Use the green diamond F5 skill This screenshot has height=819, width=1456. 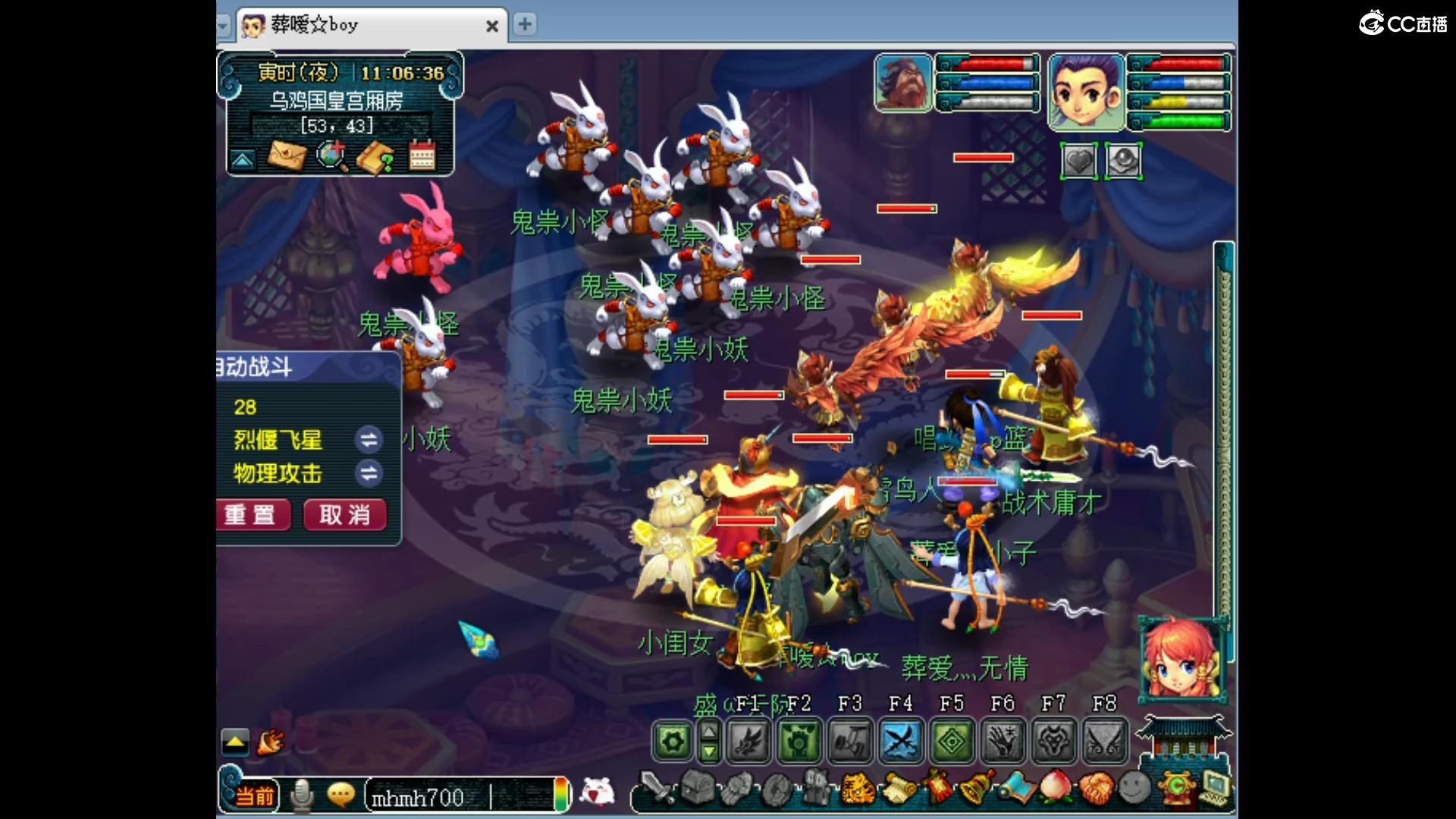[952, 740]
